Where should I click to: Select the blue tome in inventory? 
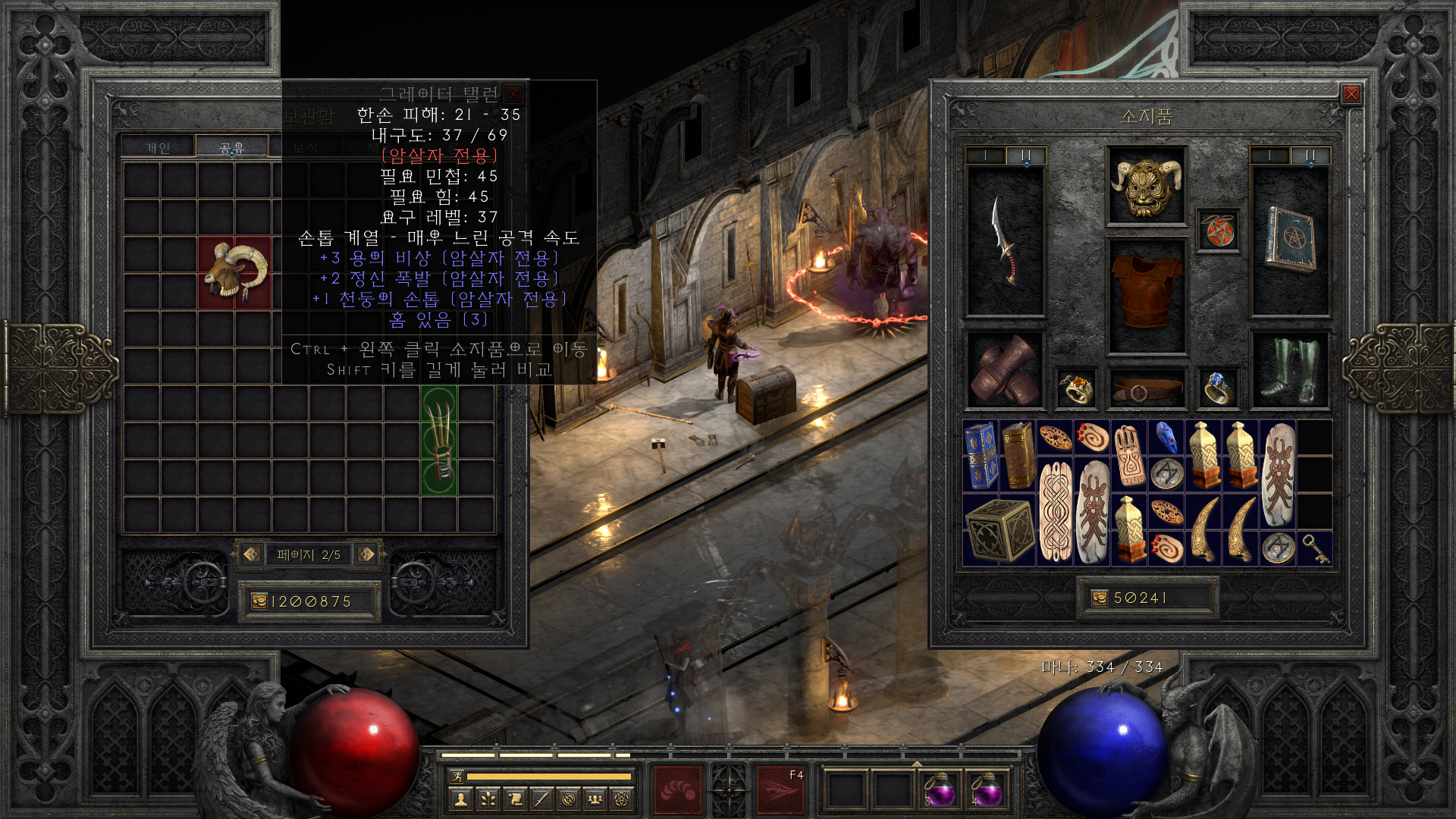[x=981, y=455]
